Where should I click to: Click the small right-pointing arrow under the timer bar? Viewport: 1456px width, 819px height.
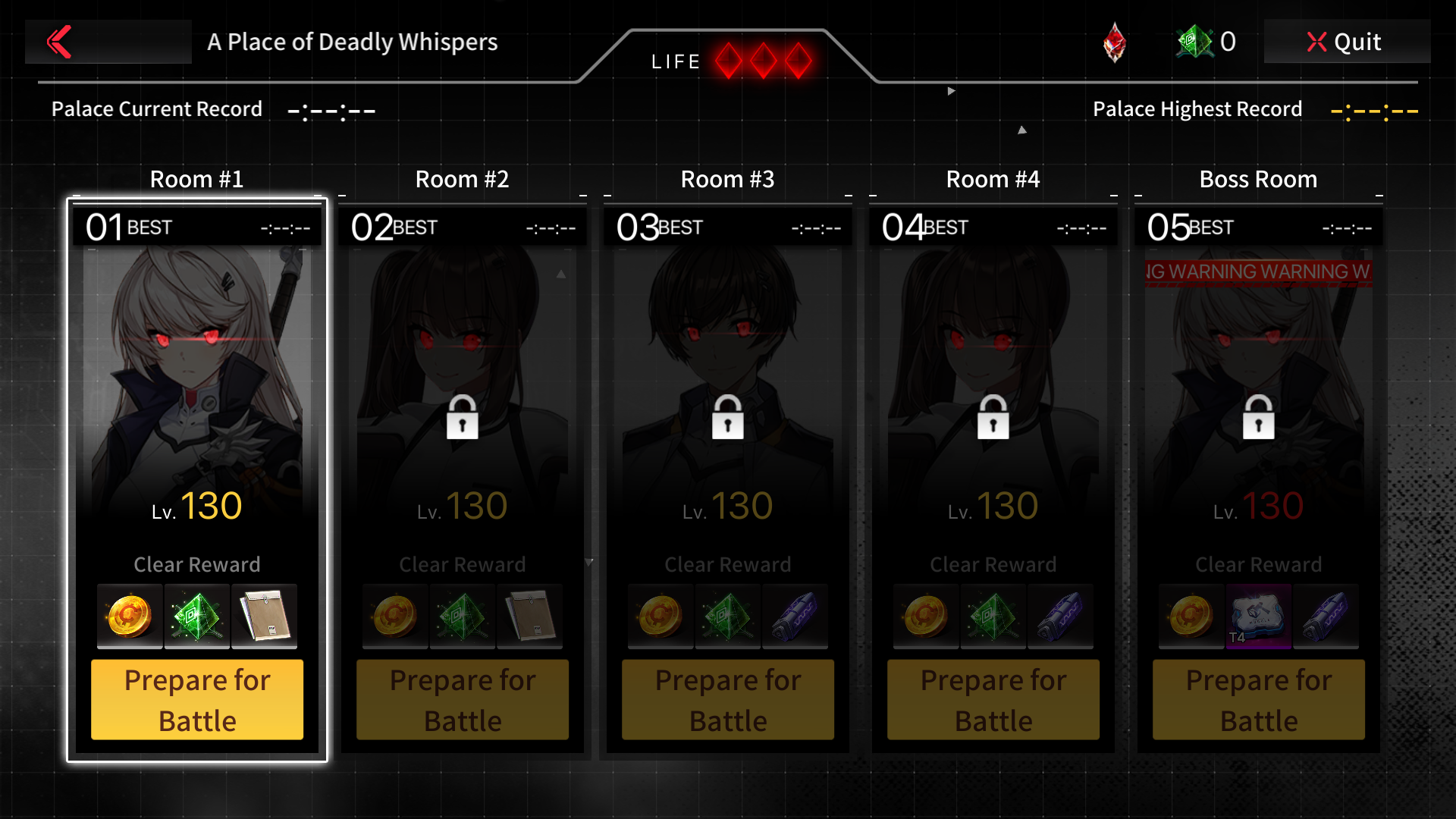coord(950,89)
